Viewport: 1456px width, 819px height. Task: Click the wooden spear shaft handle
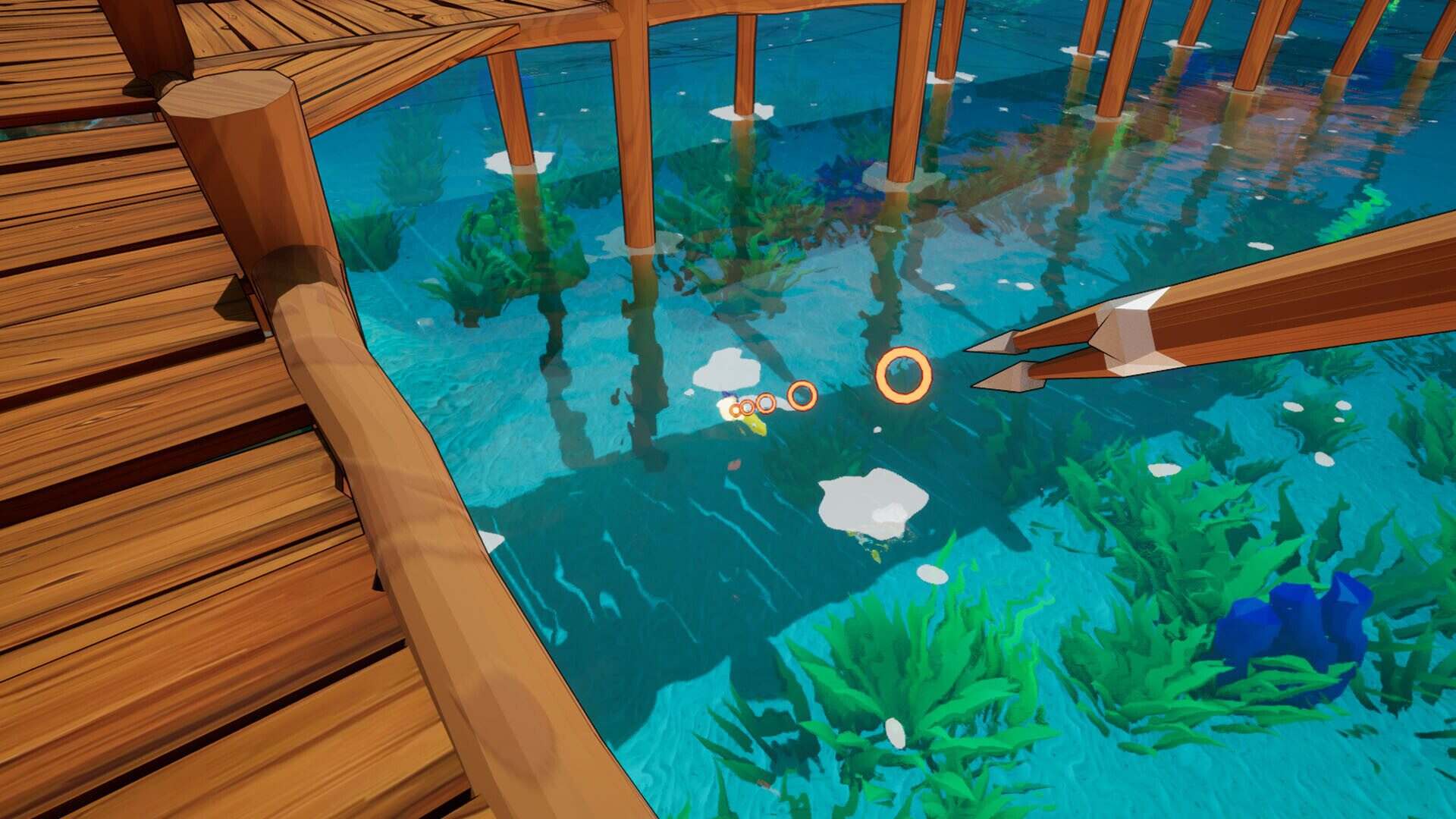pyautogui.click(x=1327, y=303)
